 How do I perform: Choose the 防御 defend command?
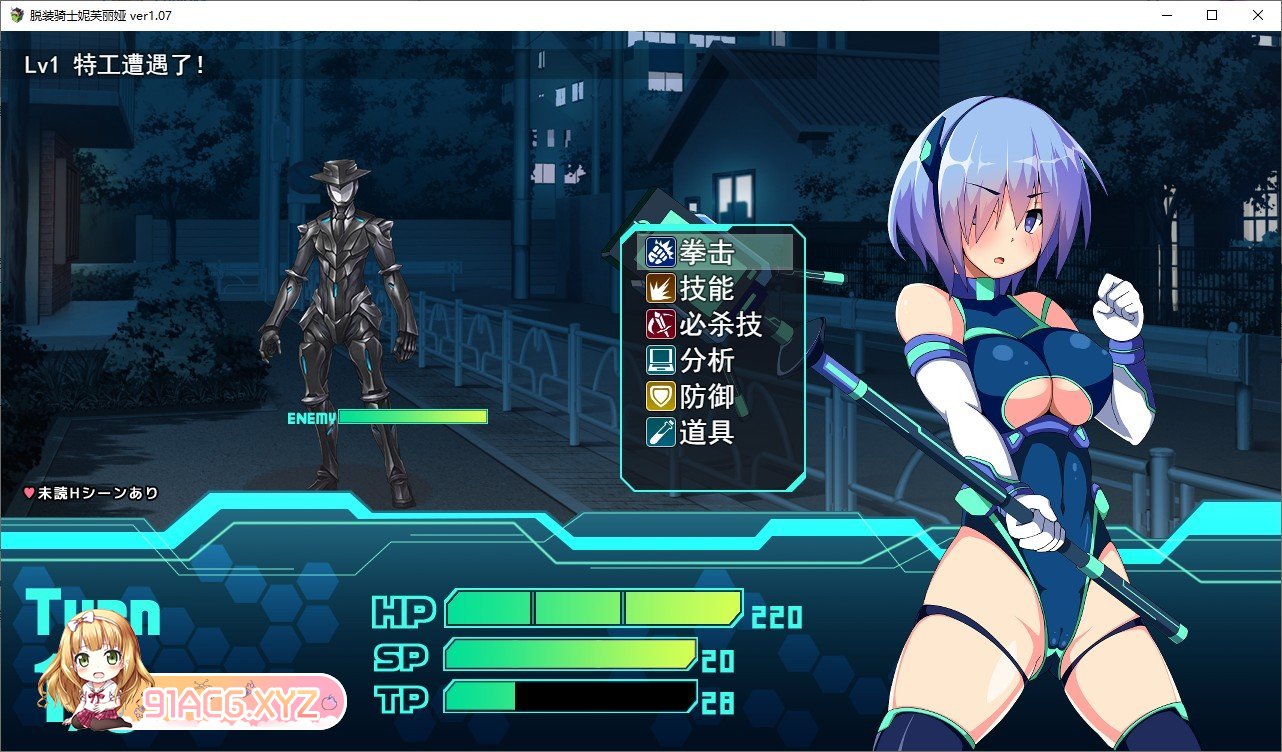706,397
